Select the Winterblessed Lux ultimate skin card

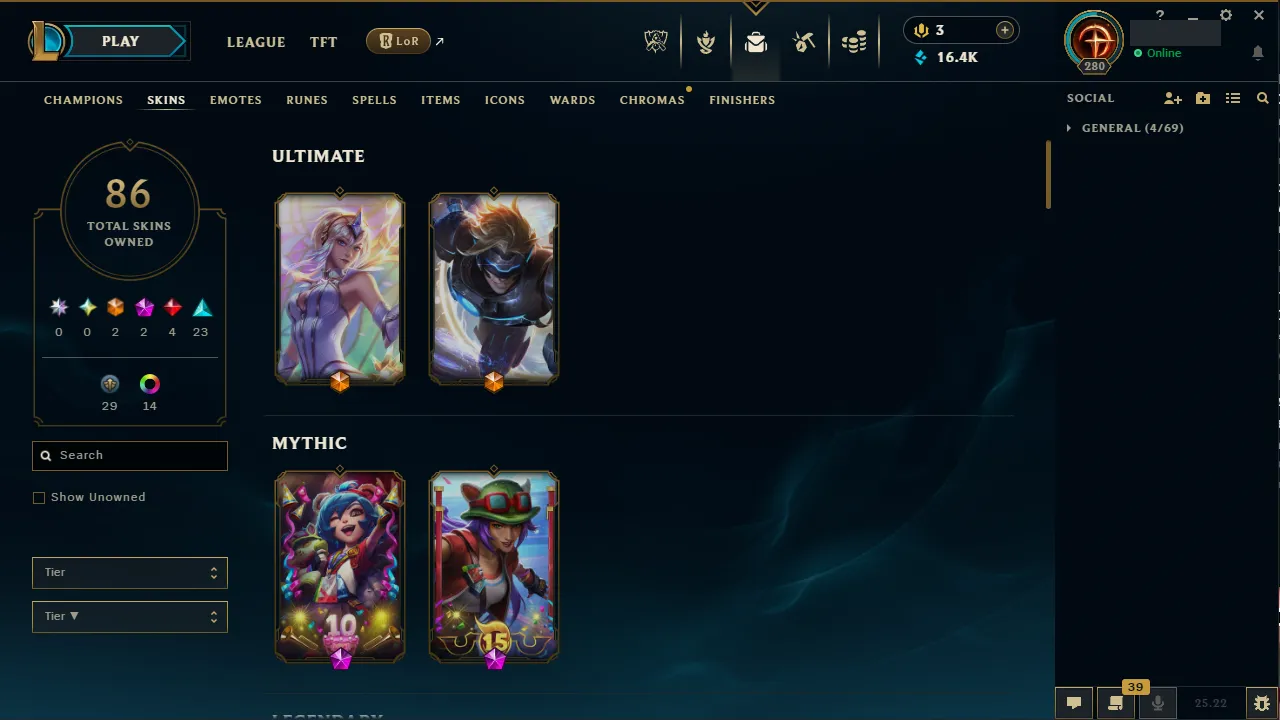click(x=340, y=289)
